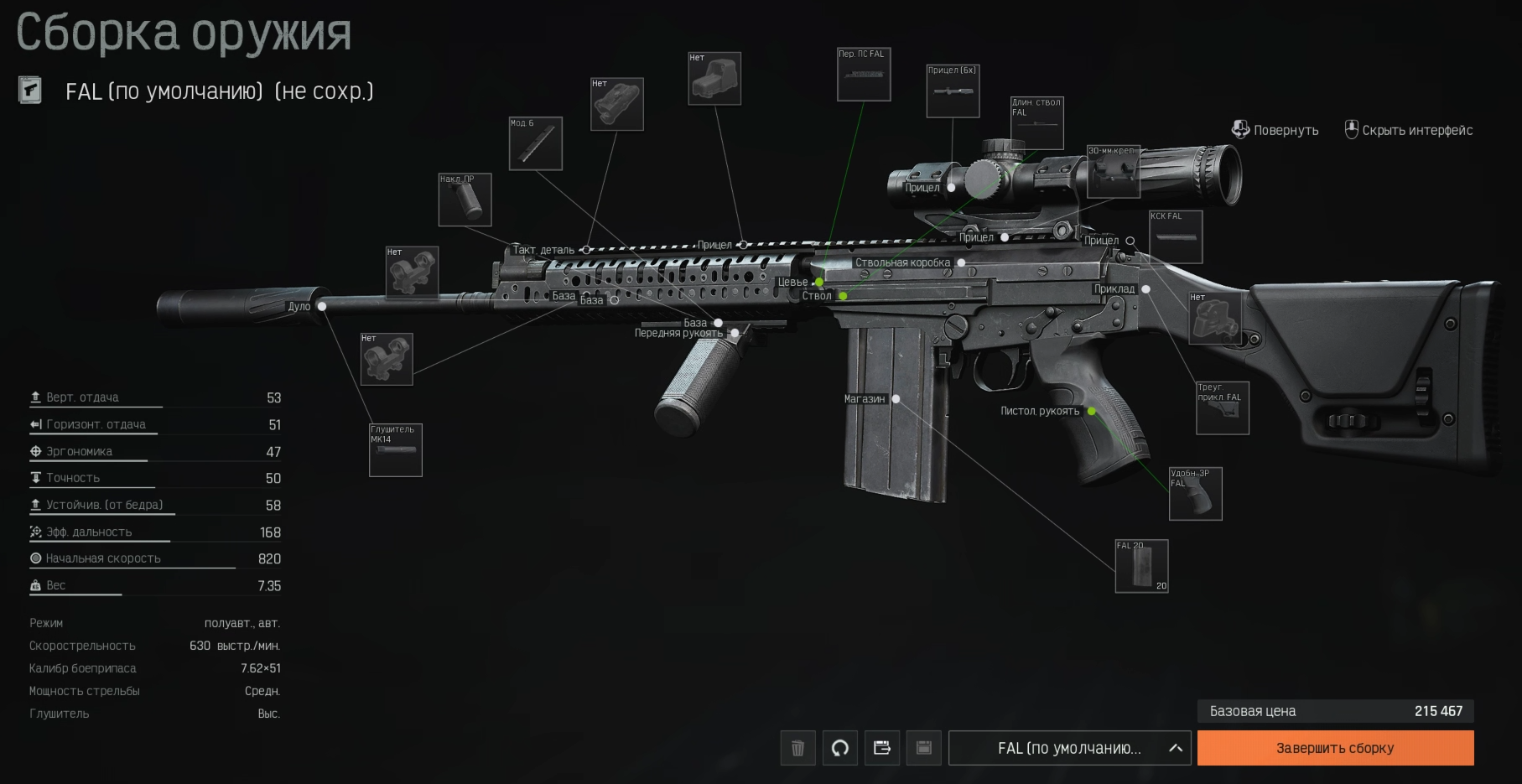This screenshot has width=1522, height=784.
Task: Click the weapon build icon beside the FAL title
Action: [x=30, y=91]
